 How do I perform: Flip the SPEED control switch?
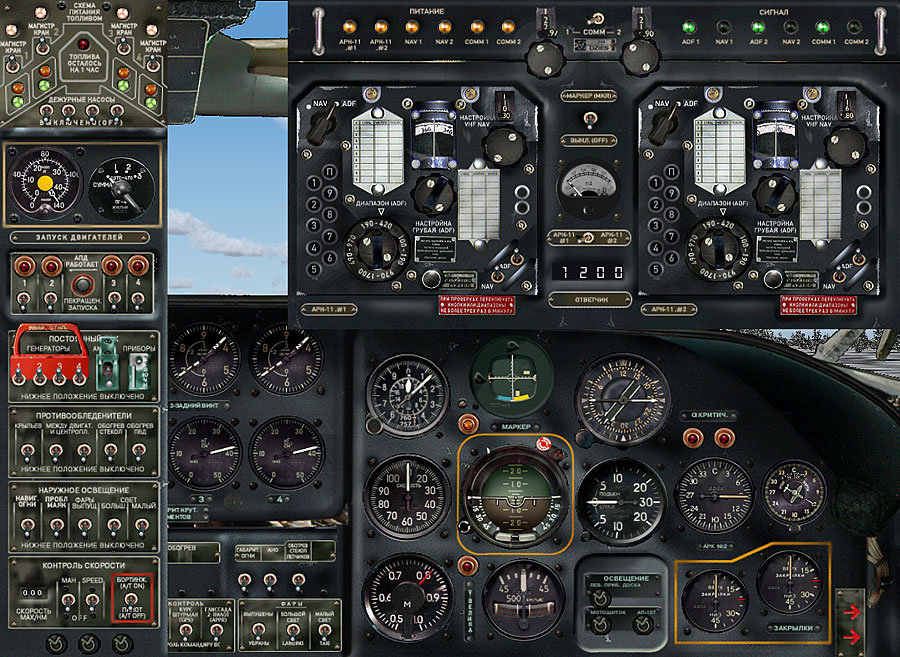[93, 600]
